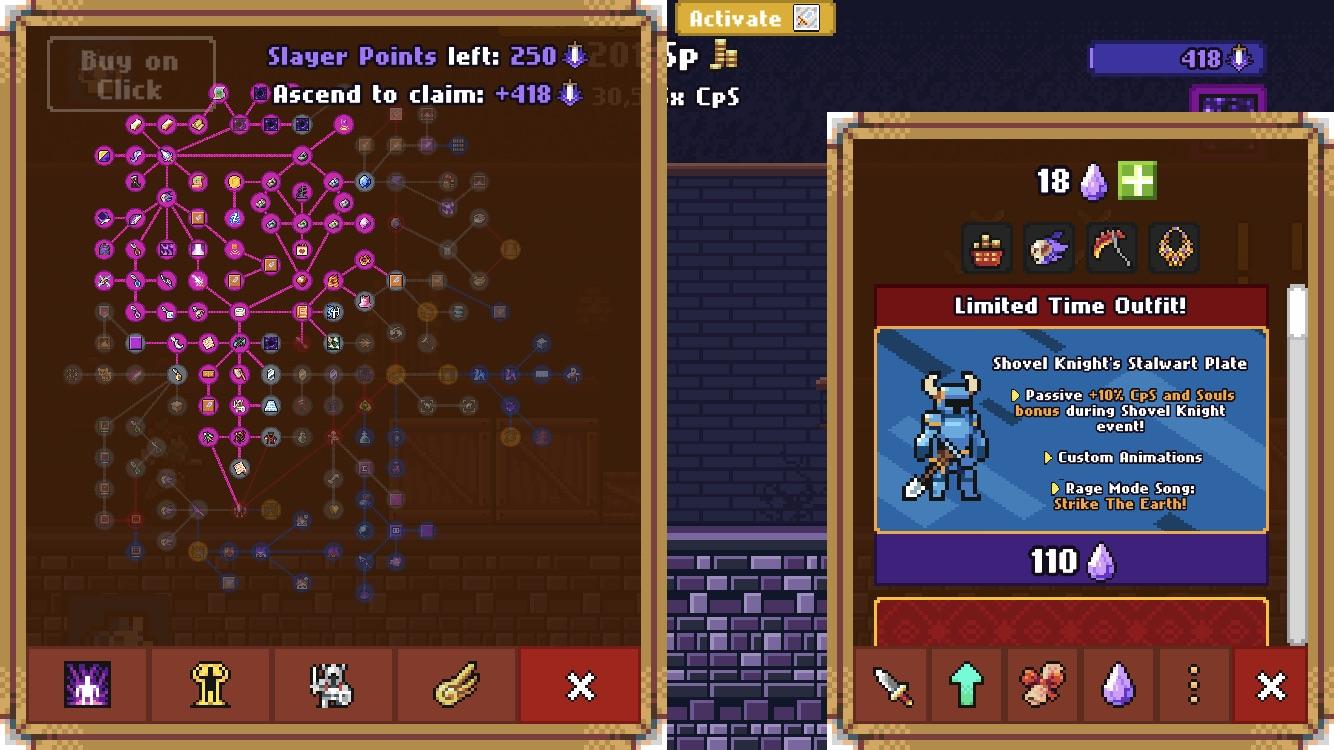
Task: Add more gems with green plus button
Action: point(1137,181)
